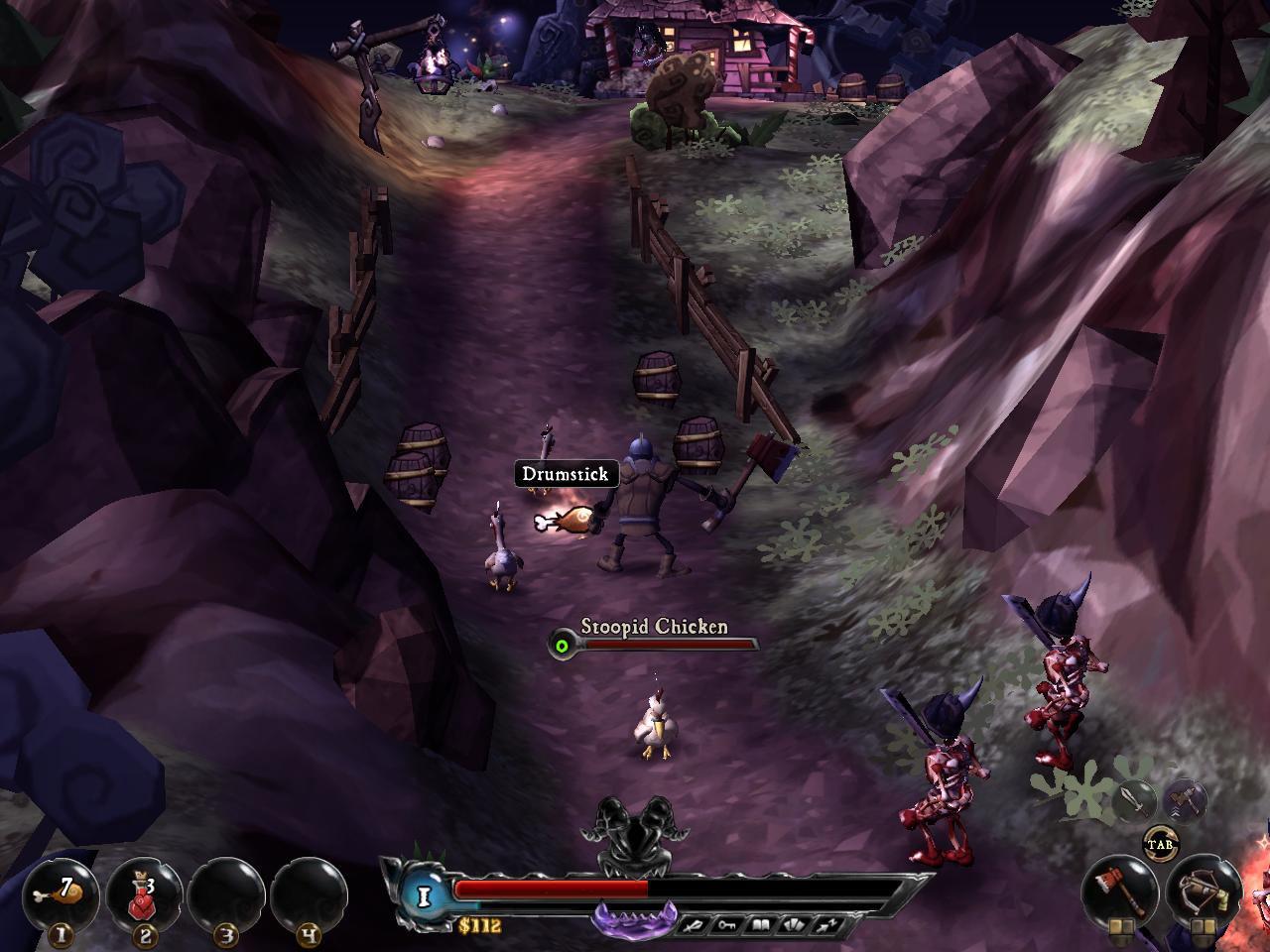
Task: Select the red axe weapon orb
Action: [x=1121, y=889]
